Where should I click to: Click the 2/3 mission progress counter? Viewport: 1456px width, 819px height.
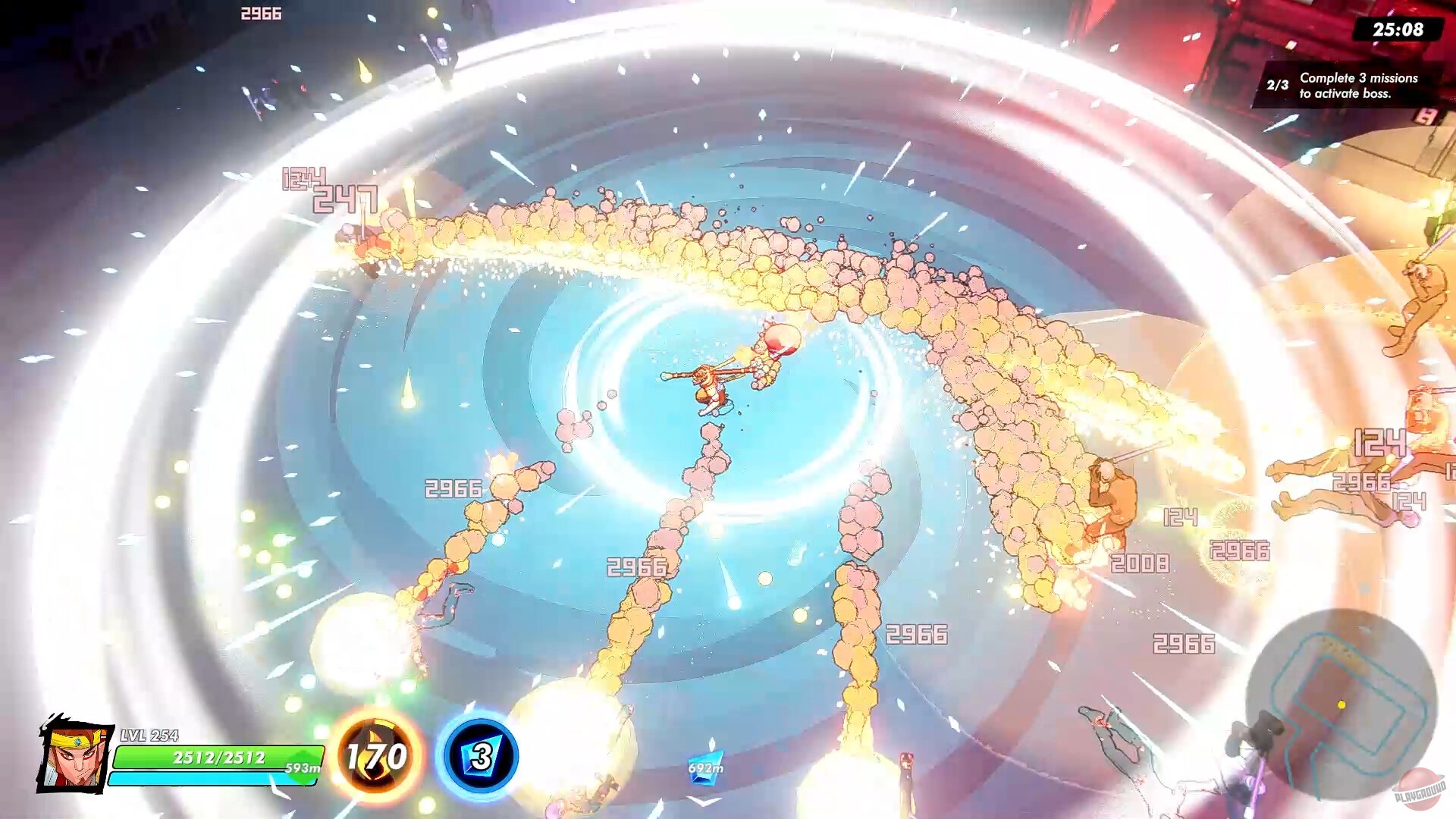[x=1276, y=84]
